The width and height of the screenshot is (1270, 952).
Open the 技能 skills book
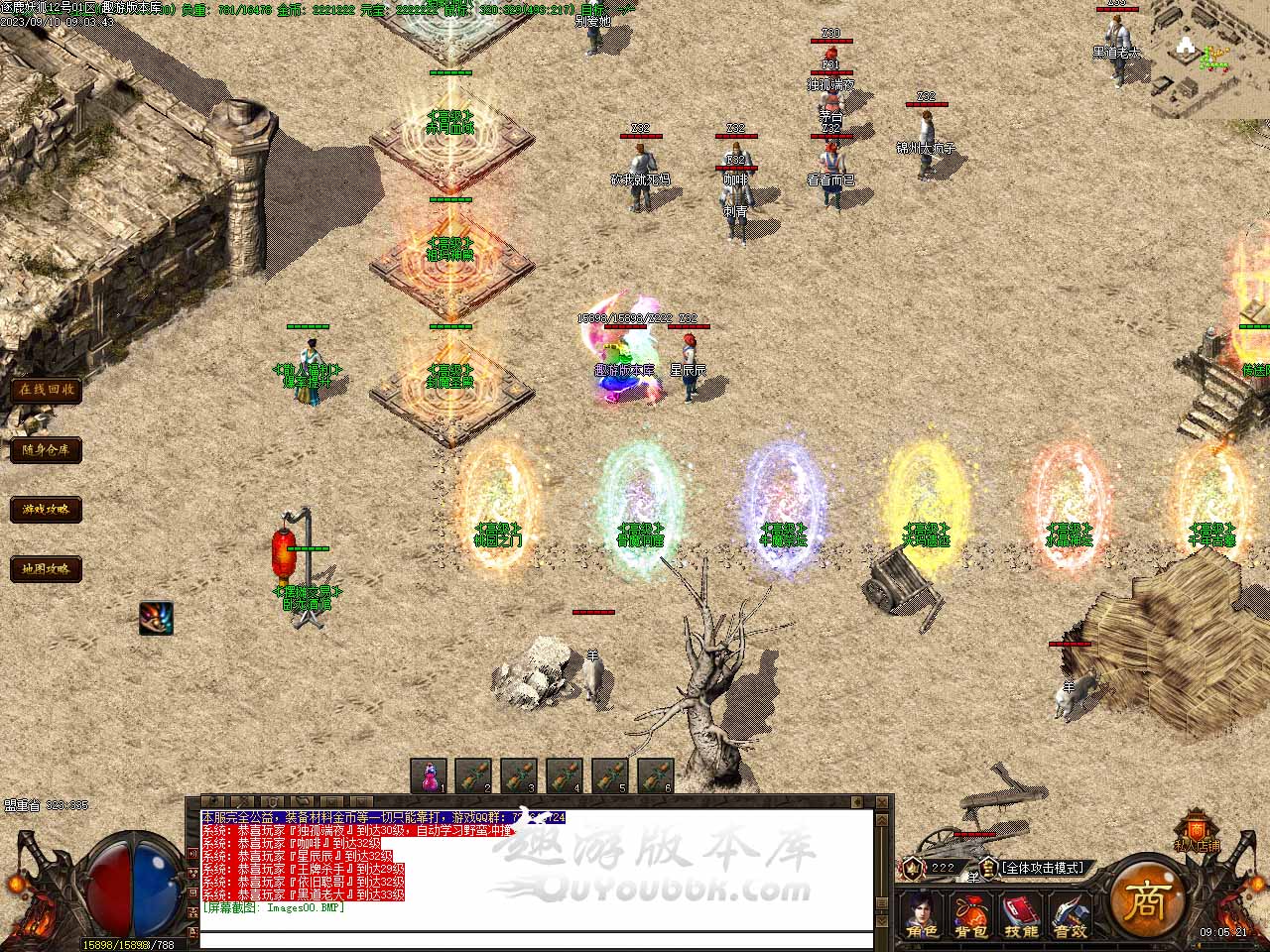pyautogui.click(x=1021, y=914)
